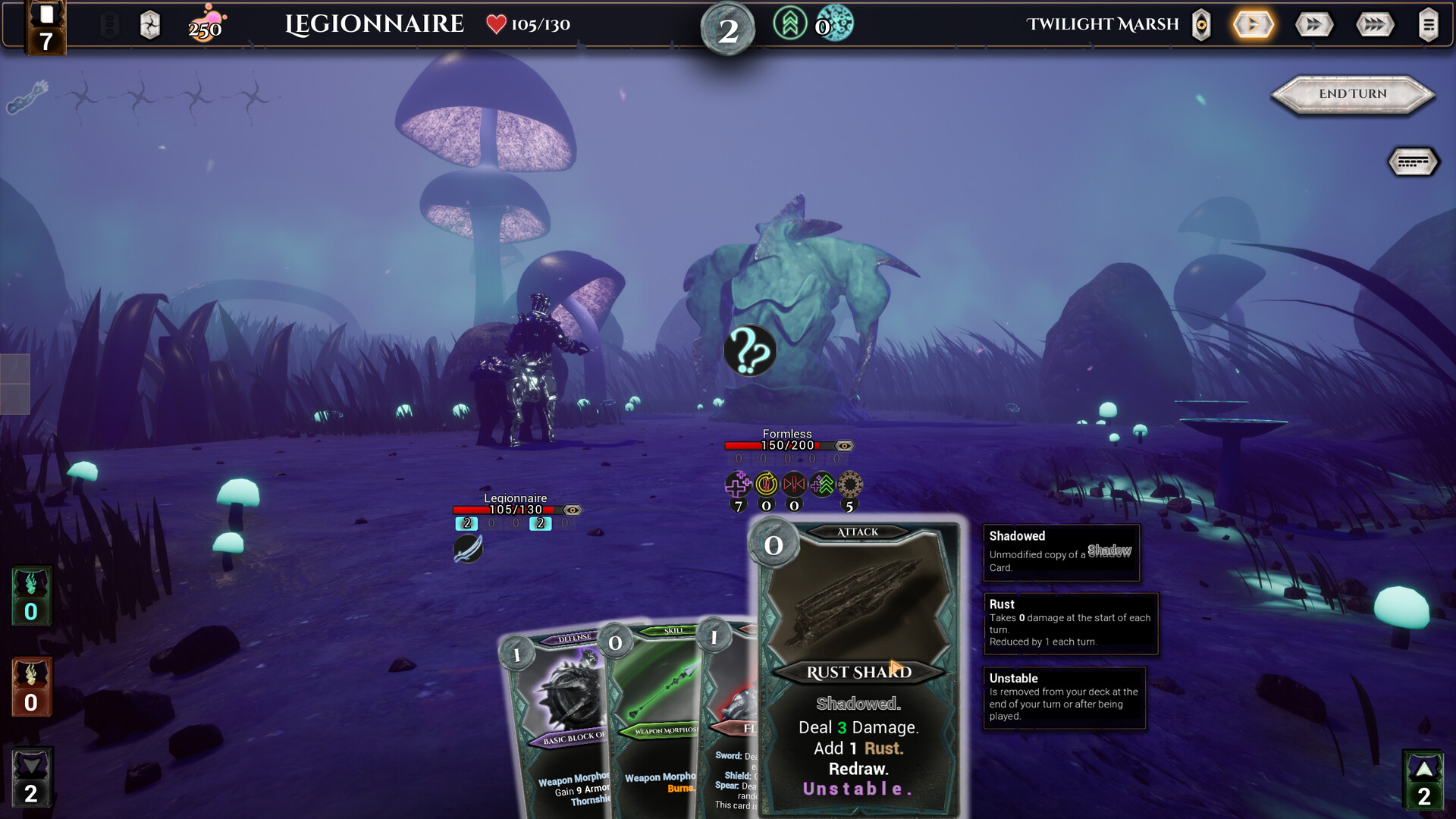Viewport: 1456px width, 819px height.
Task: Click the Legionnaire's blade status icon
Action: 468,548
